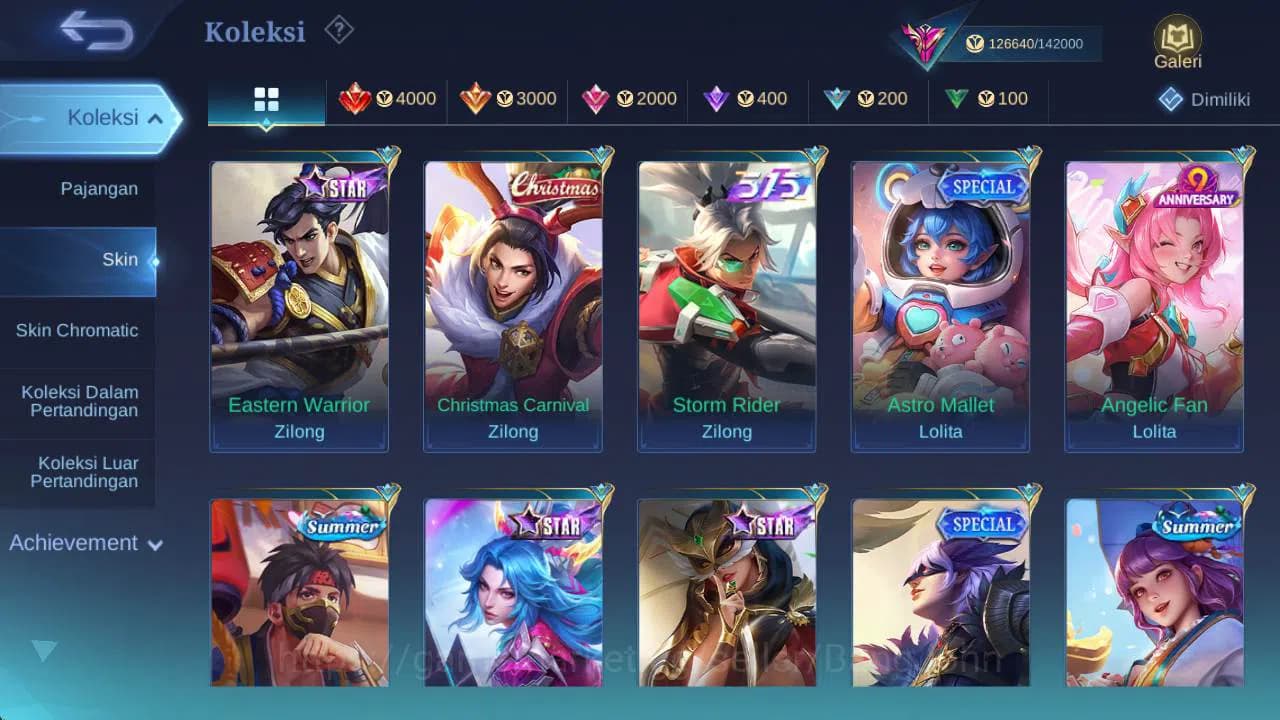Enable the Dimiliki filter
Image resolution: width=1280 pixels, height=720 pixels.
[x=1199, y=99]
